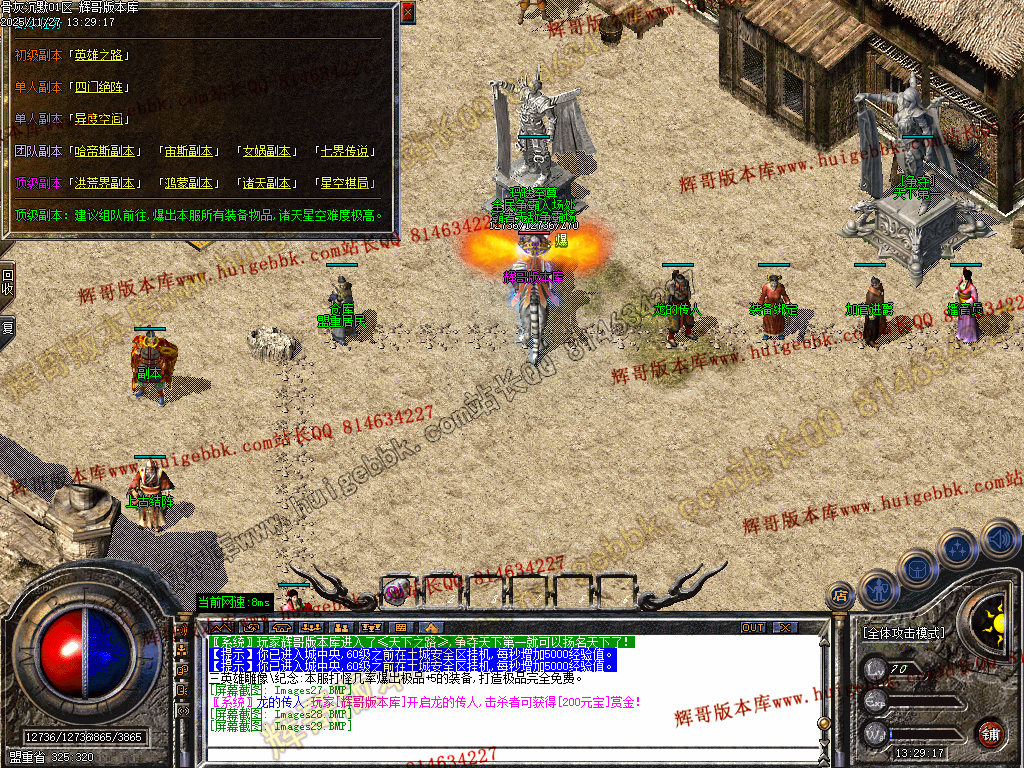Screen dimensions: 1024x768
Task: Click the red 铺 stall button
Action: [x=990, y=733]
